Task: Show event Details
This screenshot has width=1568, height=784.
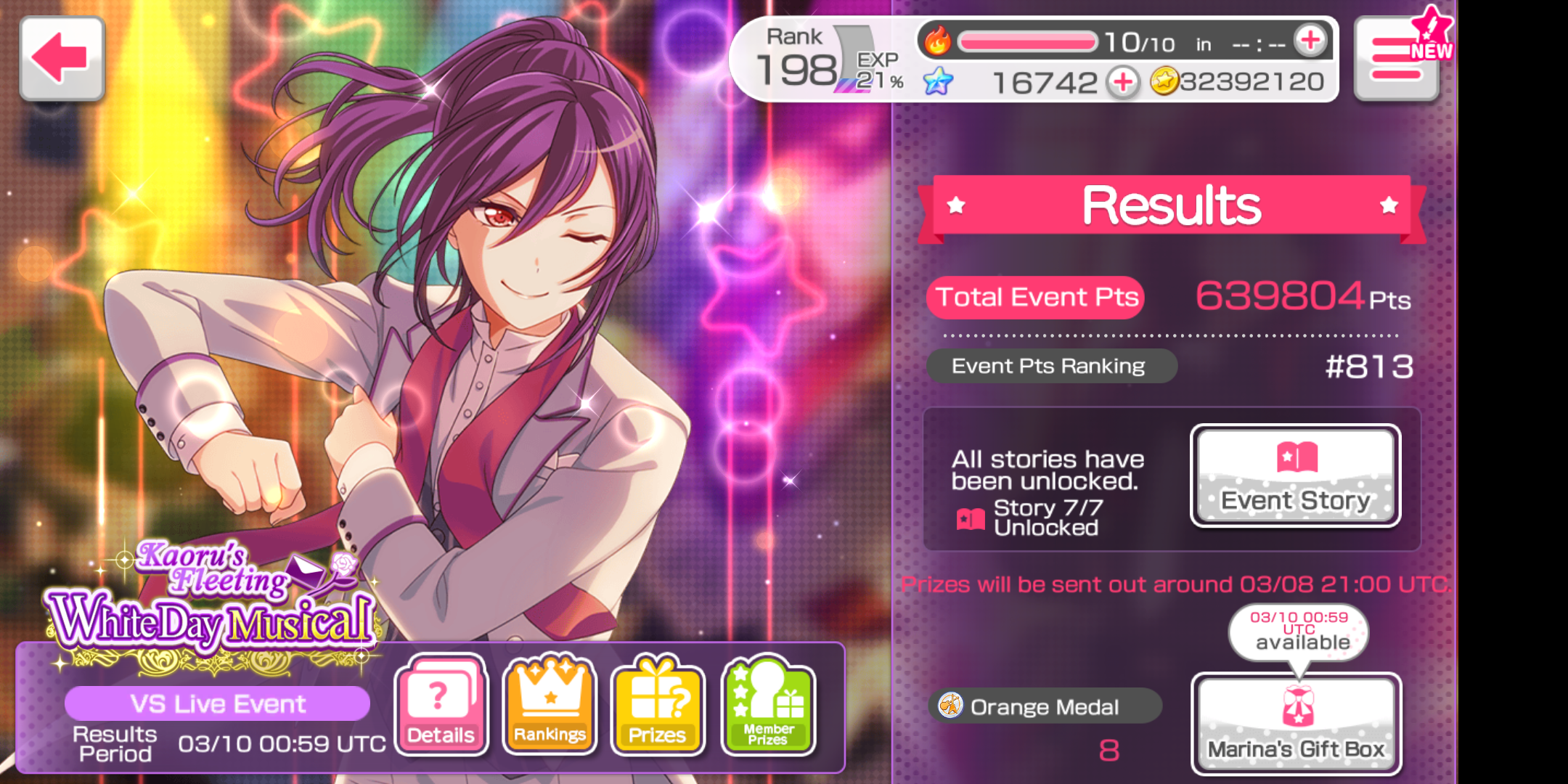Action: pyautogui.click(x=441, y=705)
